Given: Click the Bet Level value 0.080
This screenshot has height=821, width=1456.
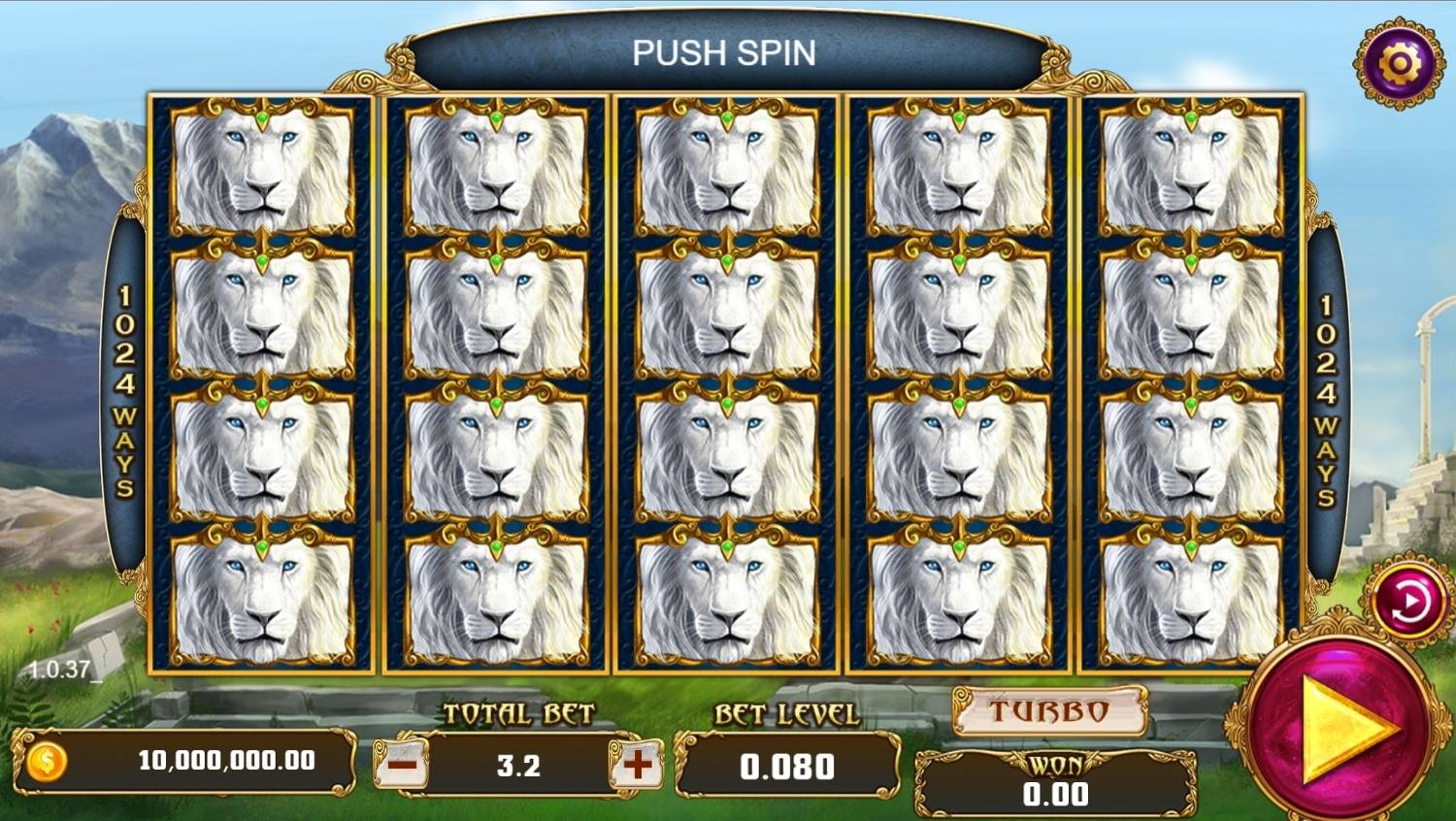Looking at the screenshot, I should (788, 768).
